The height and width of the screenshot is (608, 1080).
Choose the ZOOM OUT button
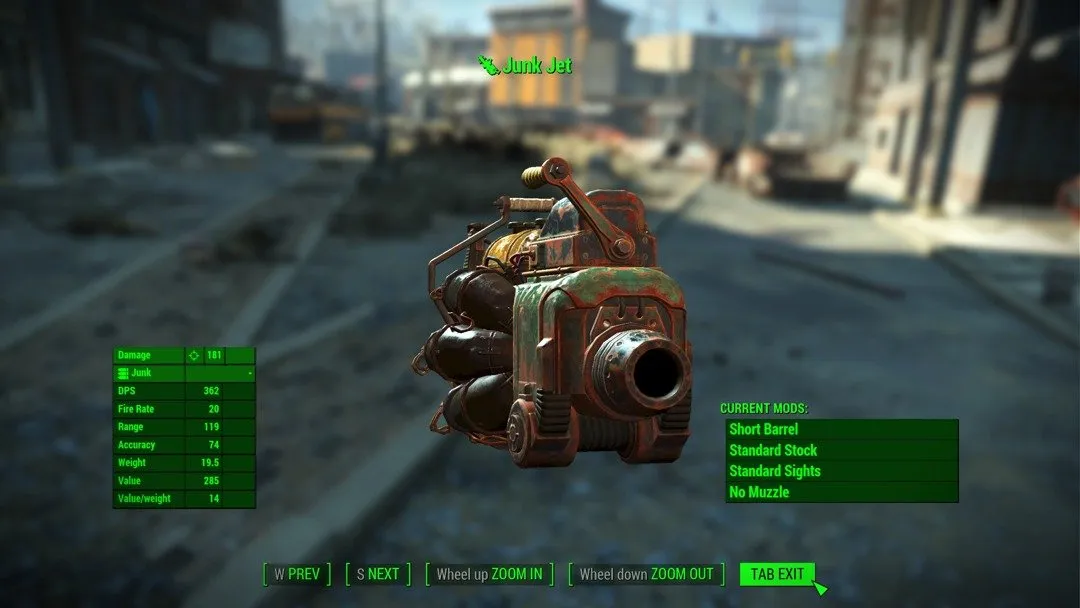click(x=646, y=574)
